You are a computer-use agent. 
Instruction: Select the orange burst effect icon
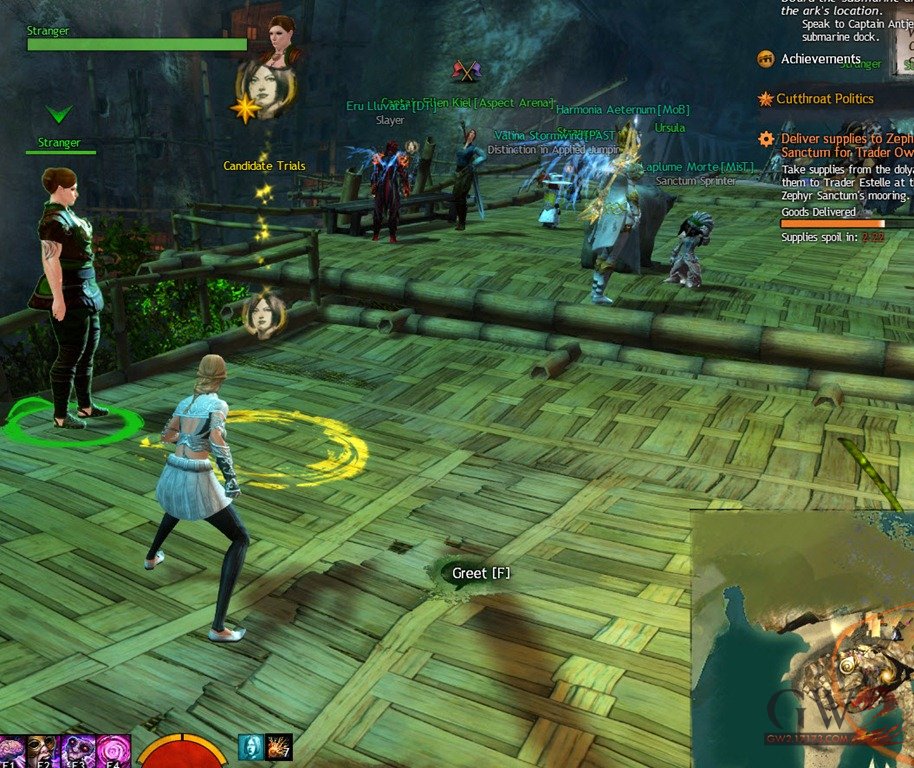coord(279,746)
